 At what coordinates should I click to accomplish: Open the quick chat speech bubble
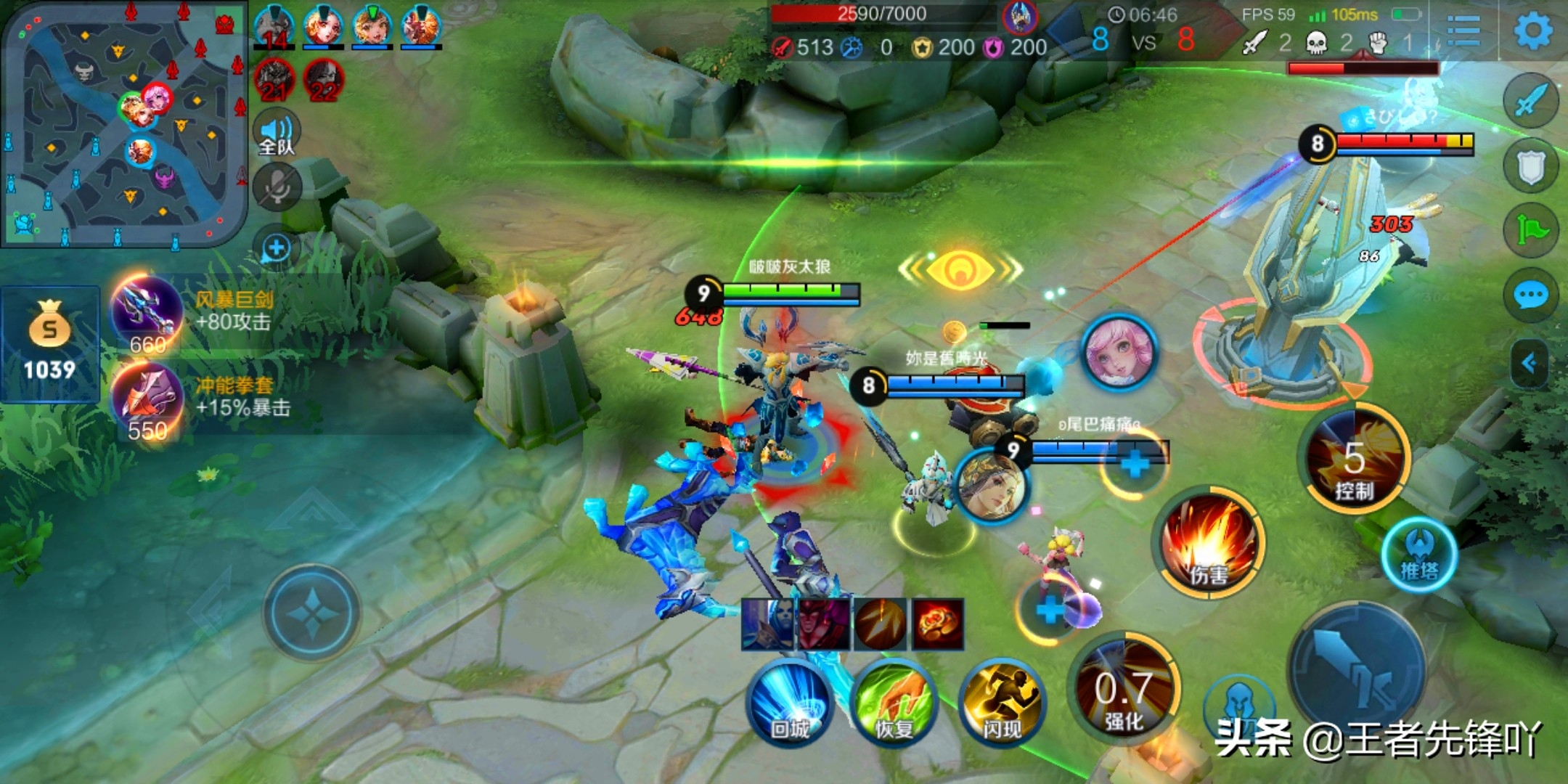click(x=1531, y=295)
